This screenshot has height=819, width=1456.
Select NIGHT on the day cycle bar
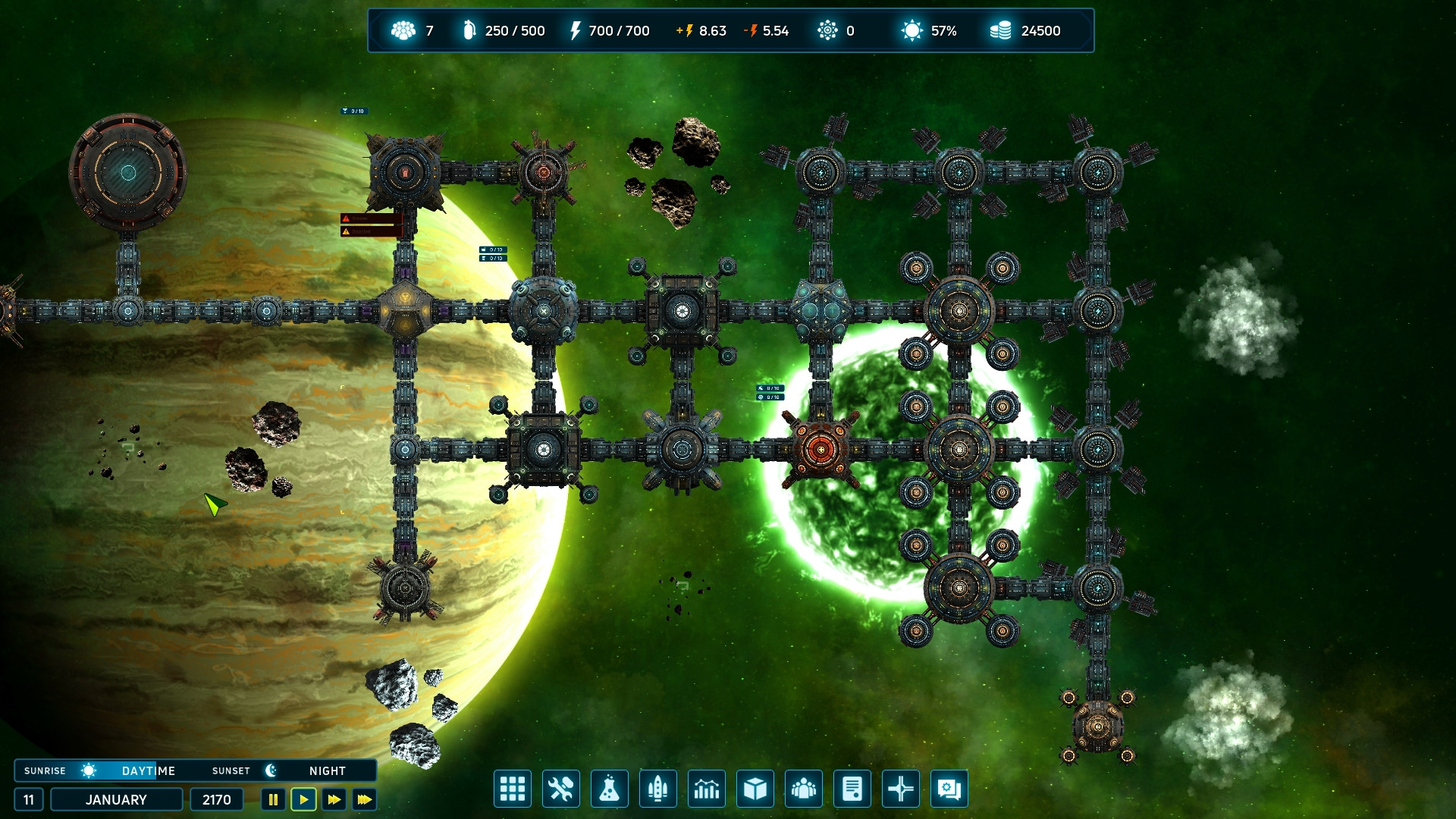pos(326,770)
